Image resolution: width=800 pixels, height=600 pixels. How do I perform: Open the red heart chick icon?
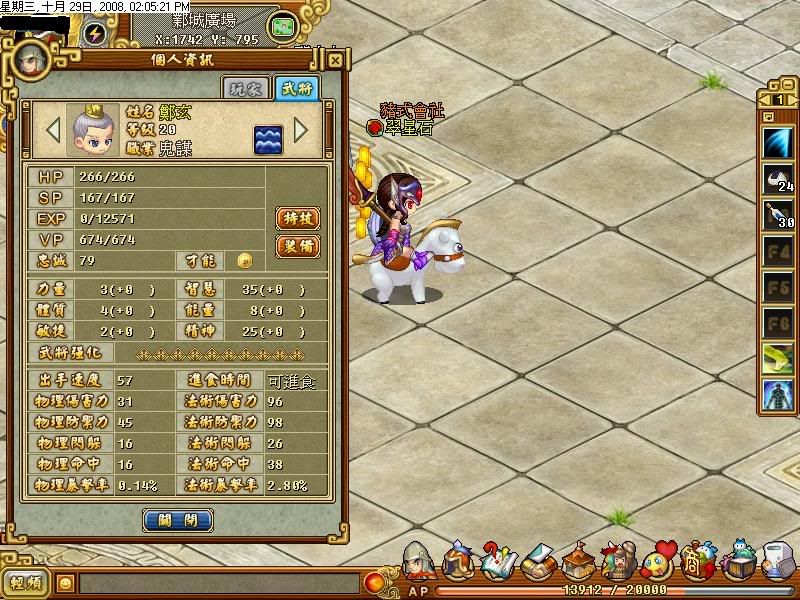(x=658, y=560)
